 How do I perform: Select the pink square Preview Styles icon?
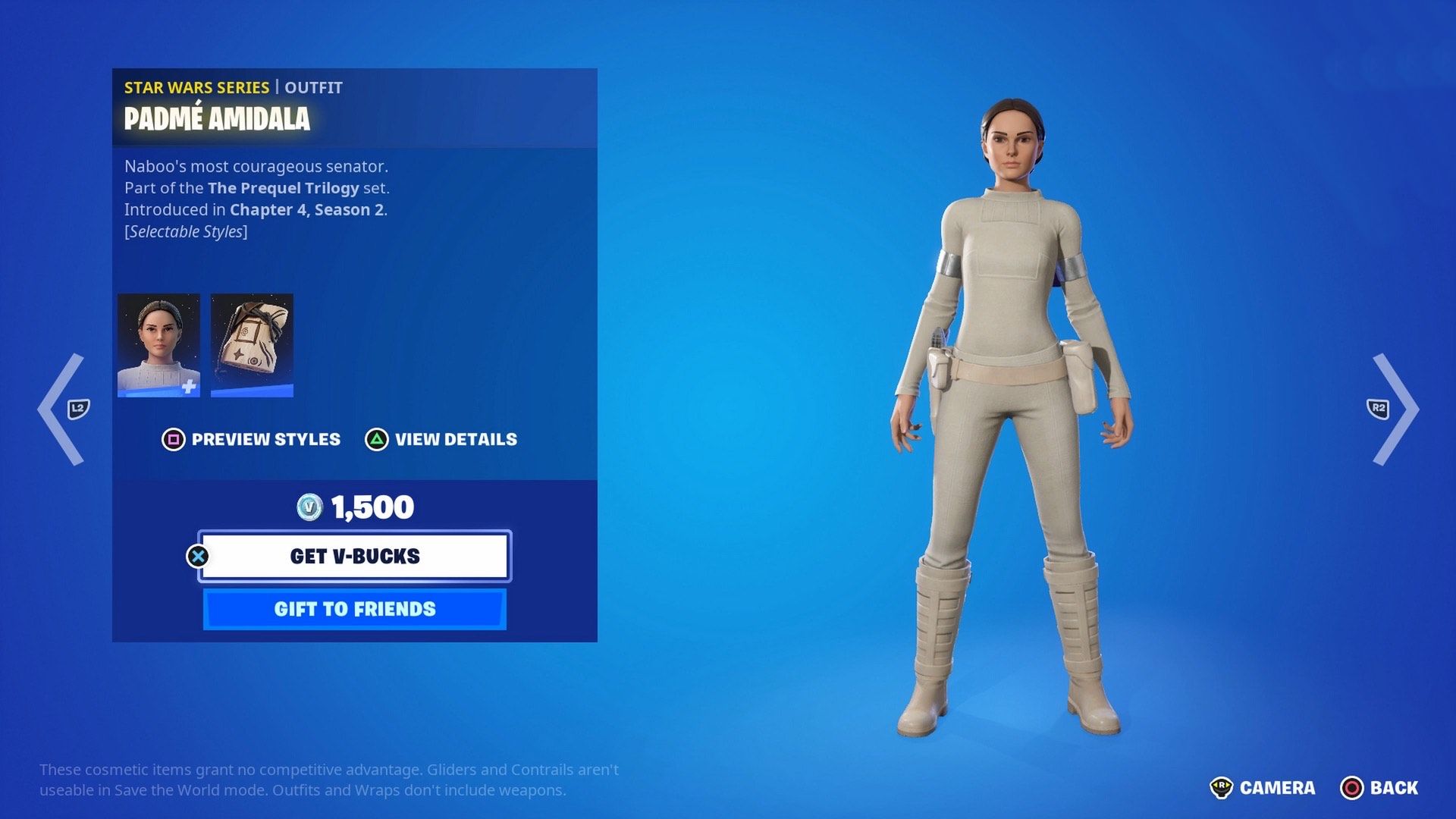coord(173,439)
